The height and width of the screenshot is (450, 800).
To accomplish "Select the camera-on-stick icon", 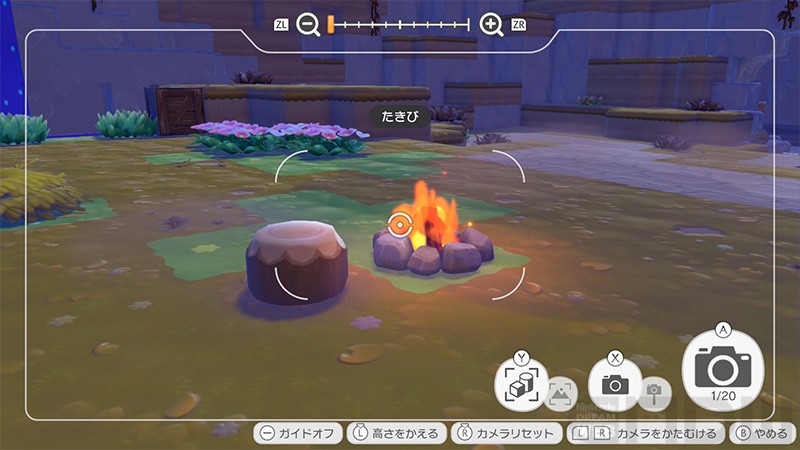I will [655, 393].
